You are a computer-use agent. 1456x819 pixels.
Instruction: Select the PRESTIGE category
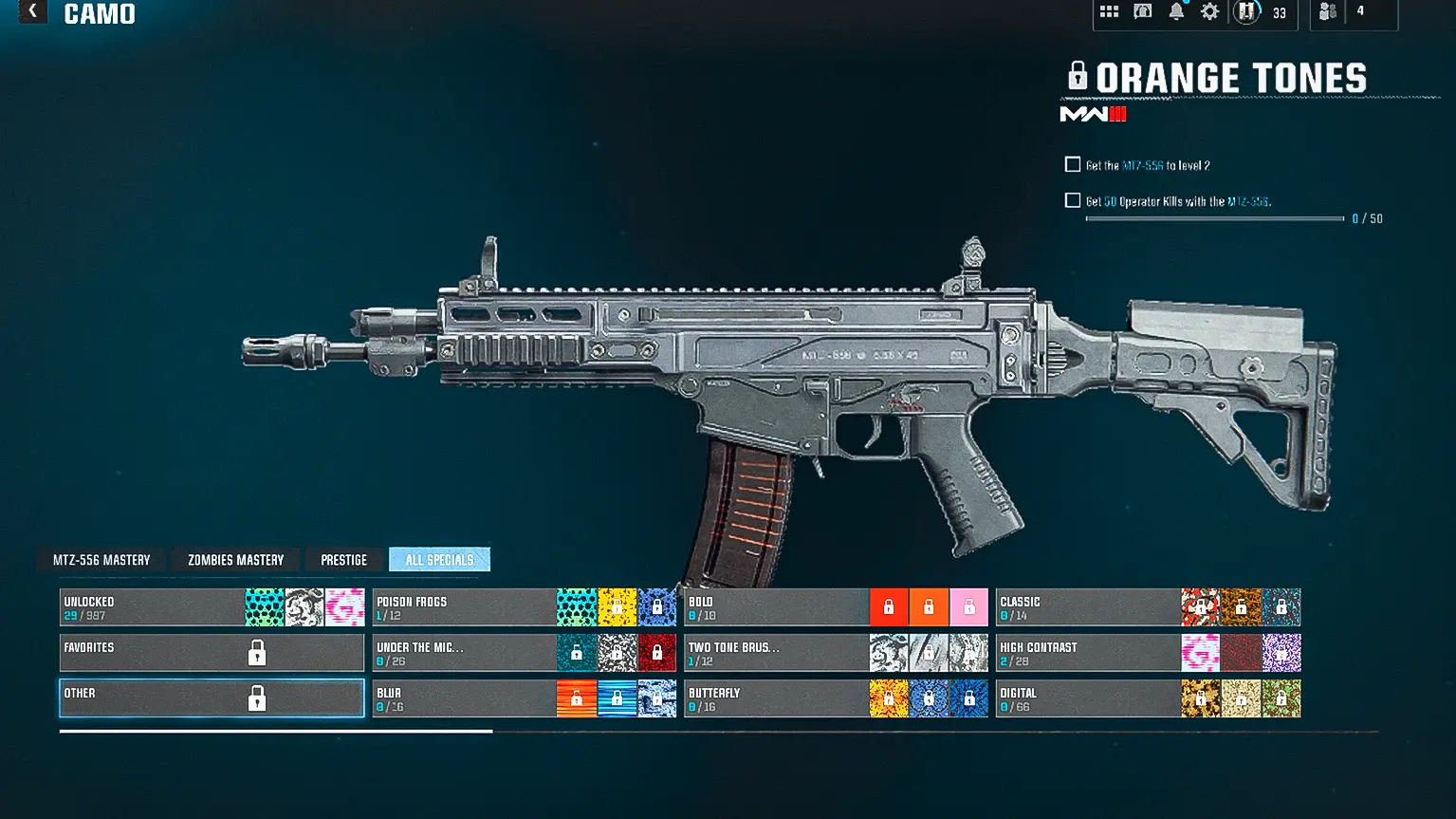343,559
